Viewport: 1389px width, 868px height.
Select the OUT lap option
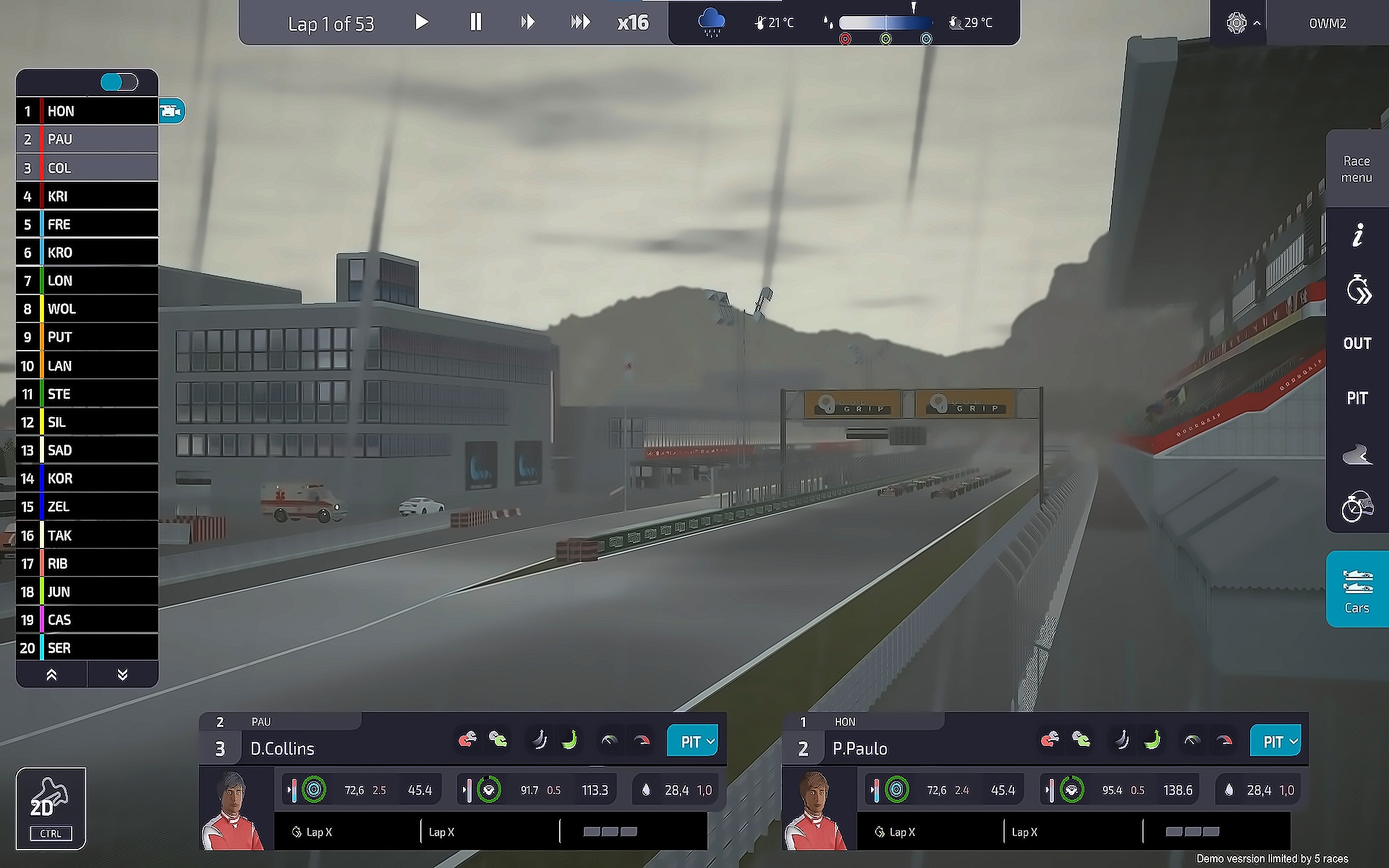[x=1357, y=343]
